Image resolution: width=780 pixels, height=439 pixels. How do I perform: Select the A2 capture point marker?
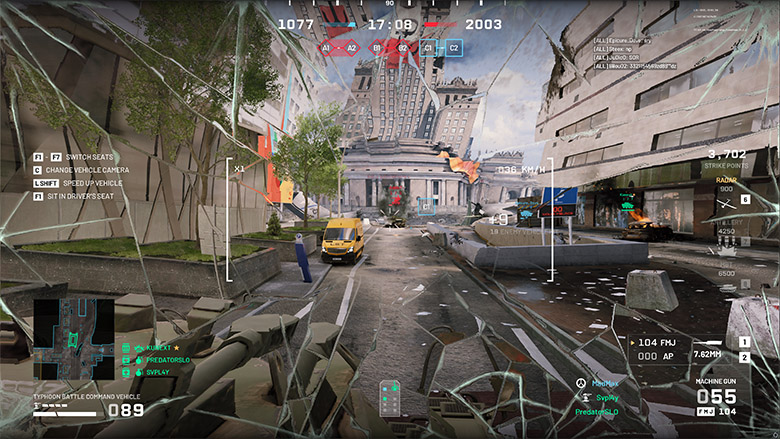[351, 47]
